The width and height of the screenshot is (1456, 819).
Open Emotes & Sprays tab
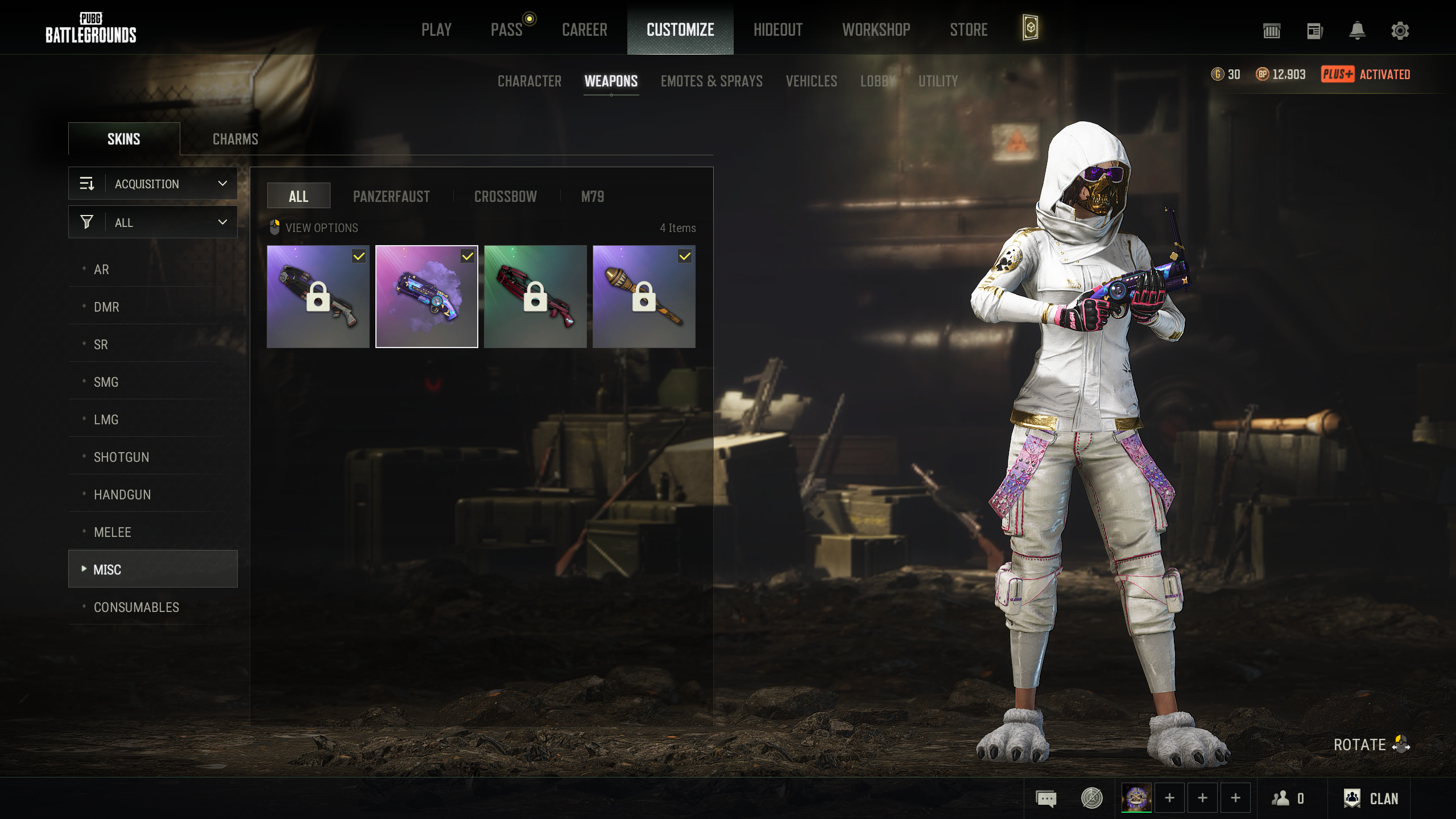(711, 81)
